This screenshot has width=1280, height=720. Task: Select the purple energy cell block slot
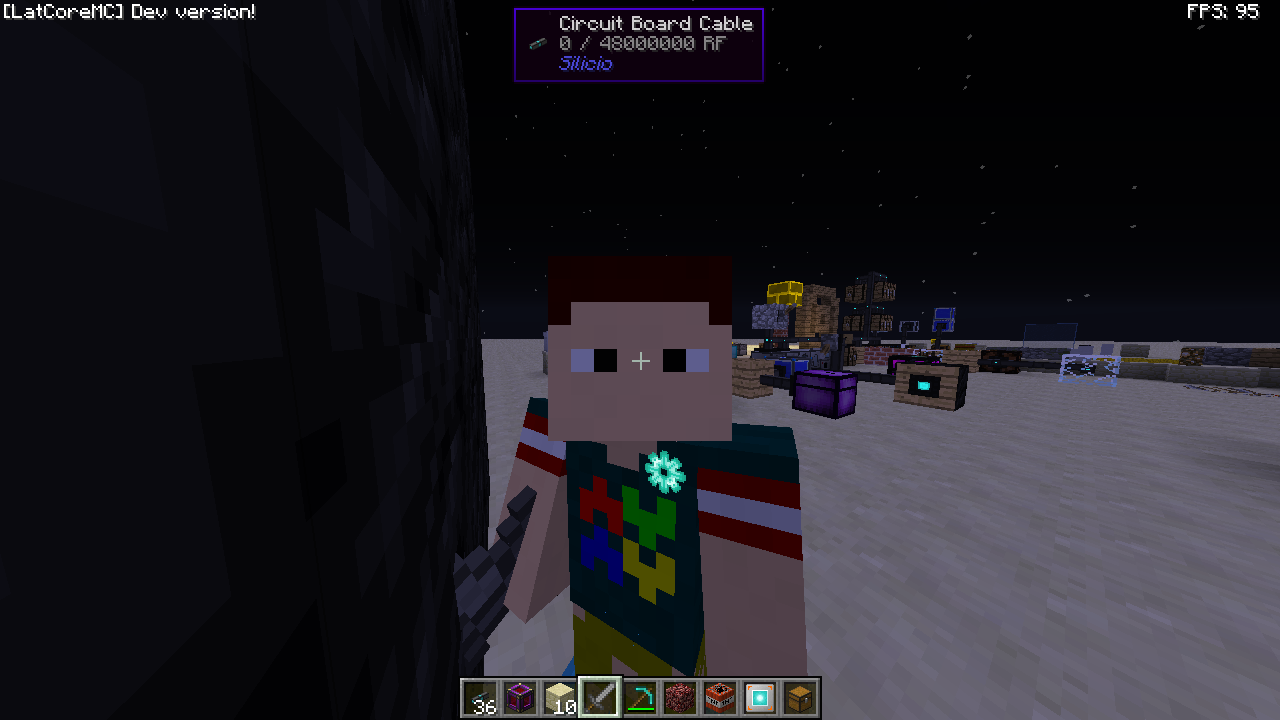(520, 697)
